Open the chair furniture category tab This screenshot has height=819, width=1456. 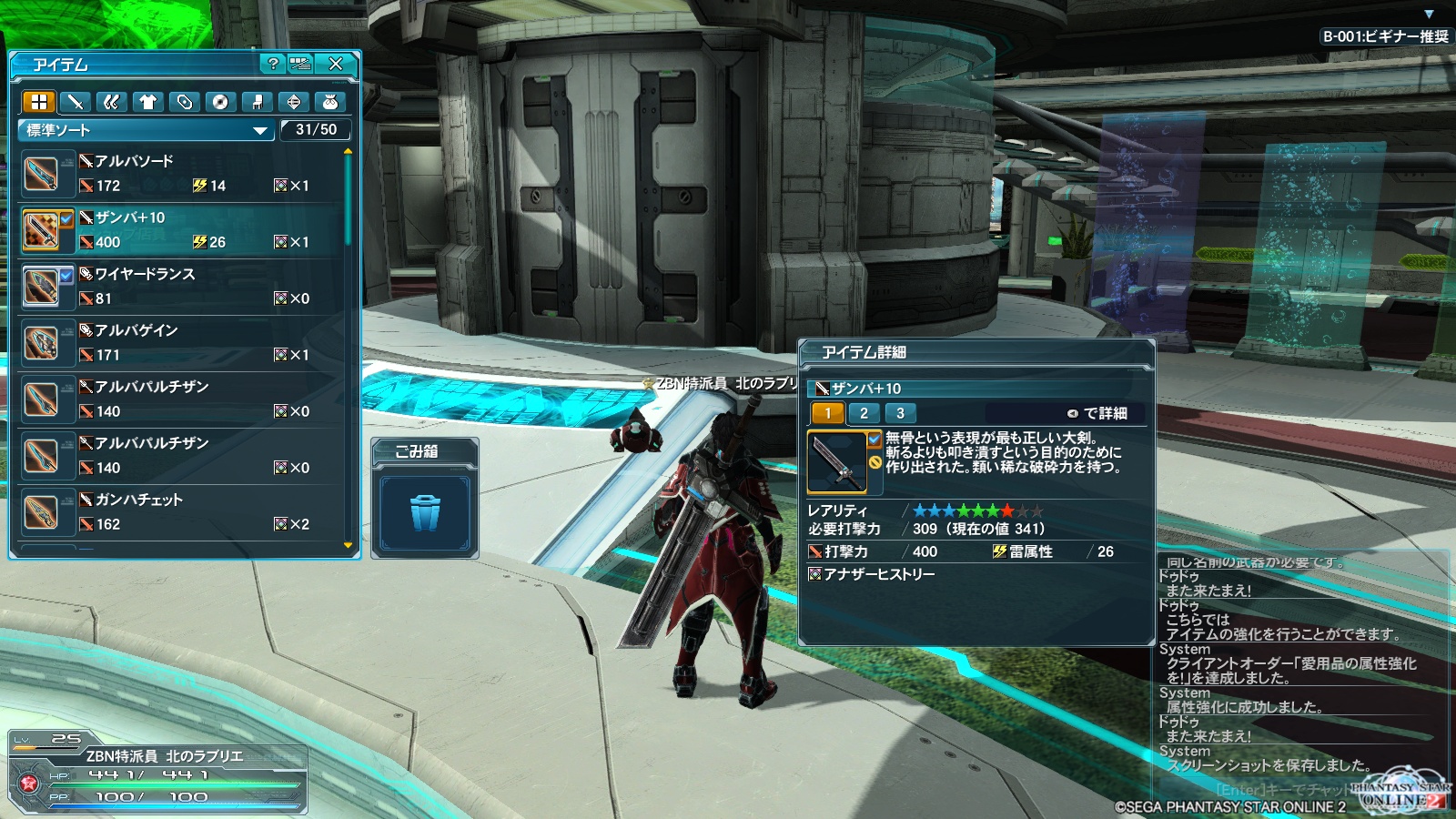click(257, 102)
